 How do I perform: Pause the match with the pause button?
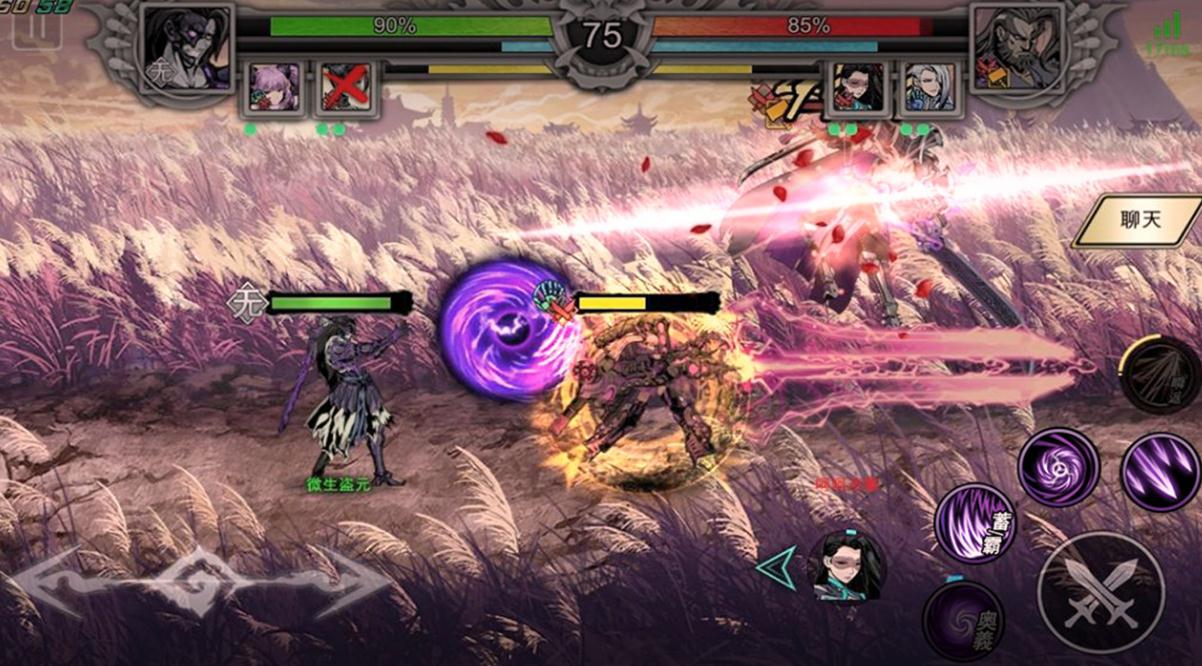click(x=36, y=30)
